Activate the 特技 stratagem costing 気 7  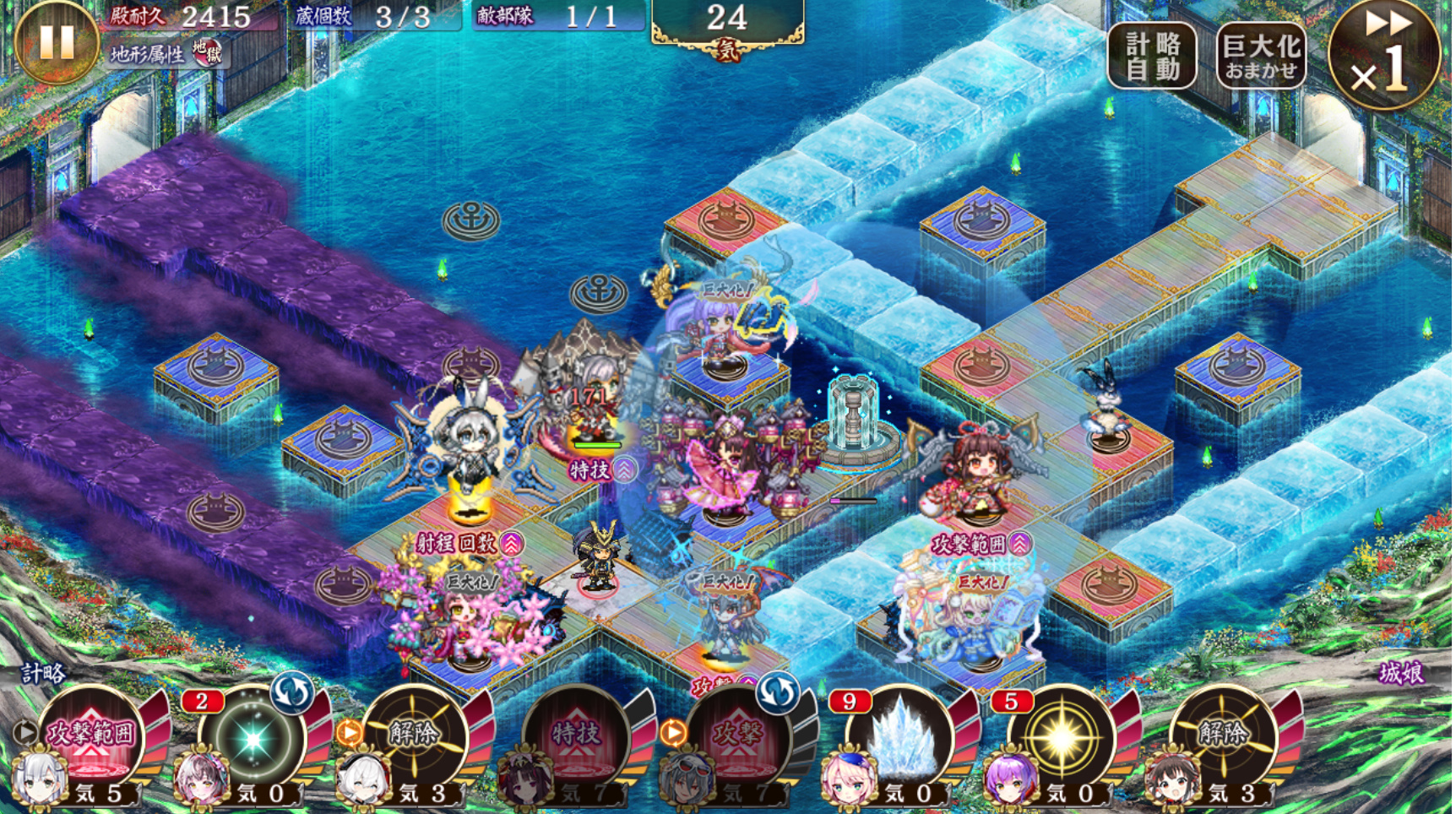[576, 733]
